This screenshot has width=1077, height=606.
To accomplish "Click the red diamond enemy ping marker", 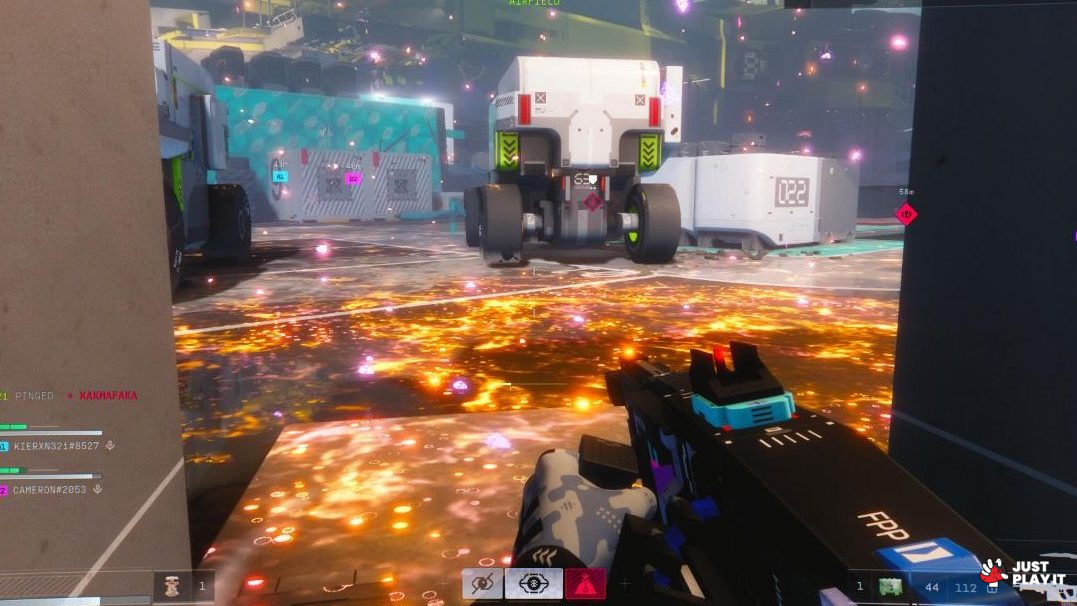I will pos(906,213).
